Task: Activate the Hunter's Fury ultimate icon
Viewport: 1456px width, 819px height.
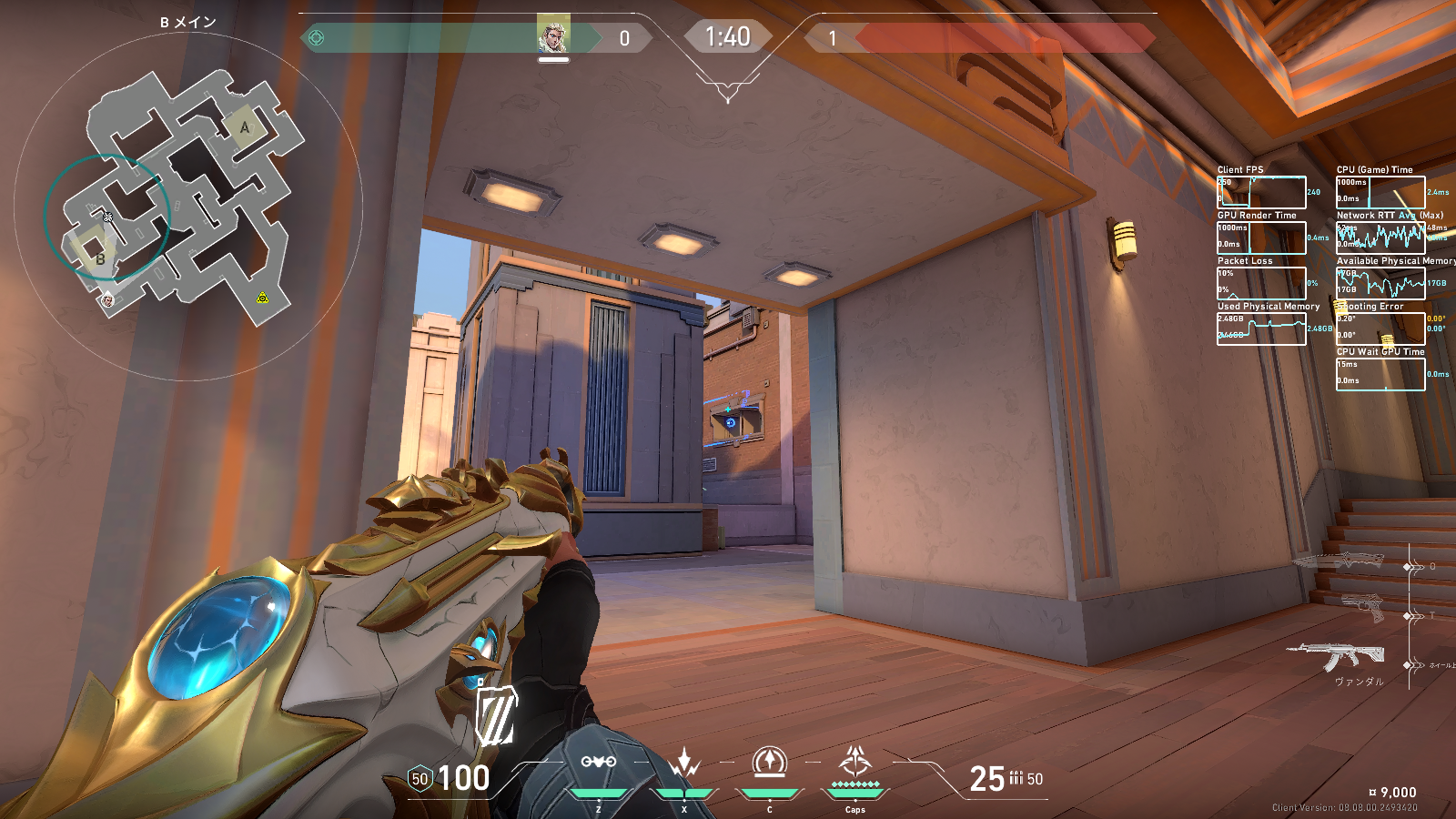Action: click(x=855, y=761)
